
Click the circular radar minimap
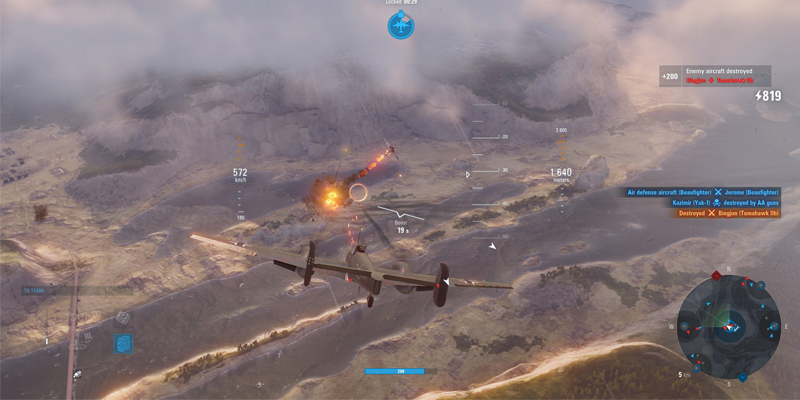731,323
